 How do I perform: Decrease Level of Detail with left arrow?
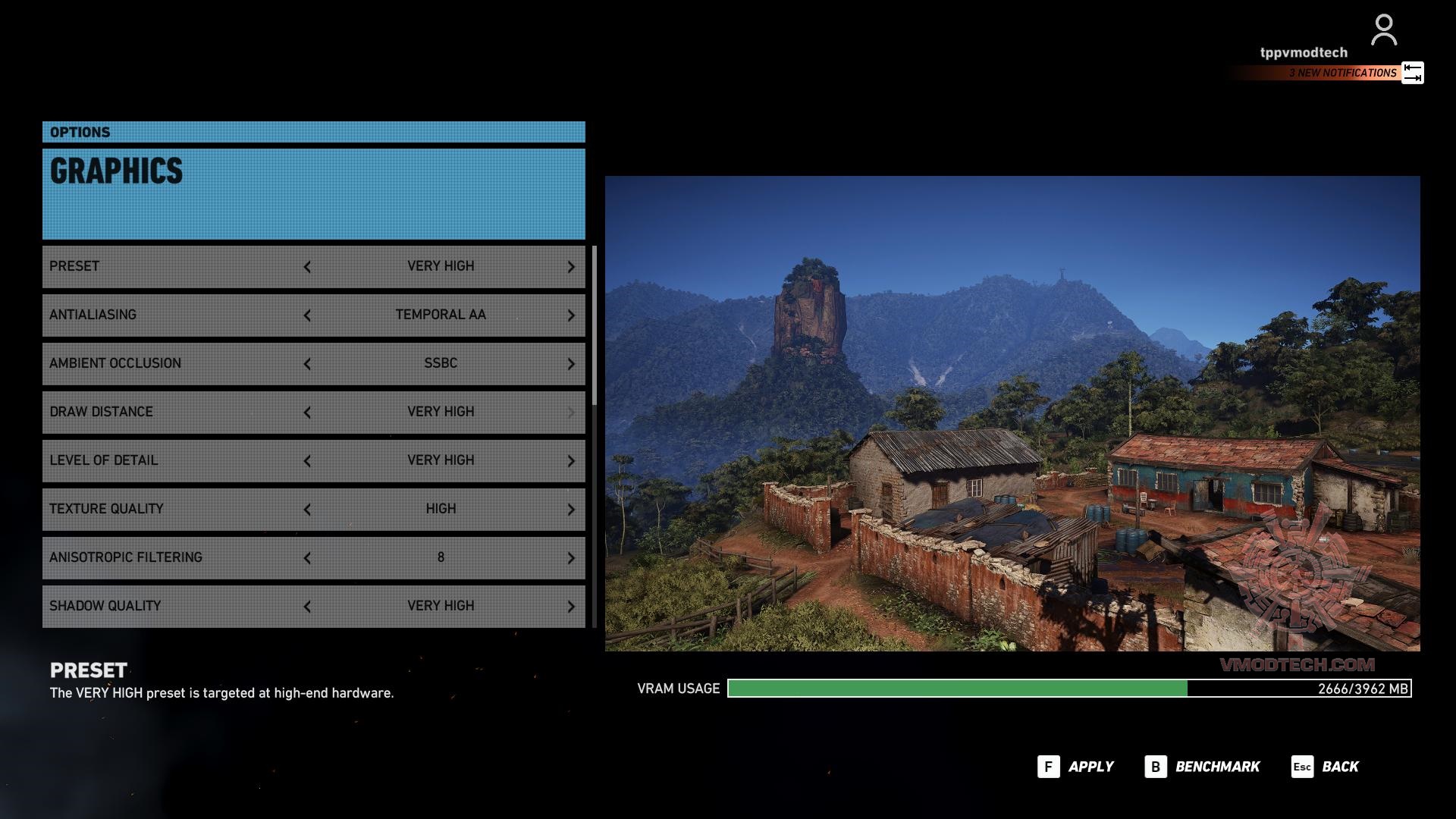point(307,461)
